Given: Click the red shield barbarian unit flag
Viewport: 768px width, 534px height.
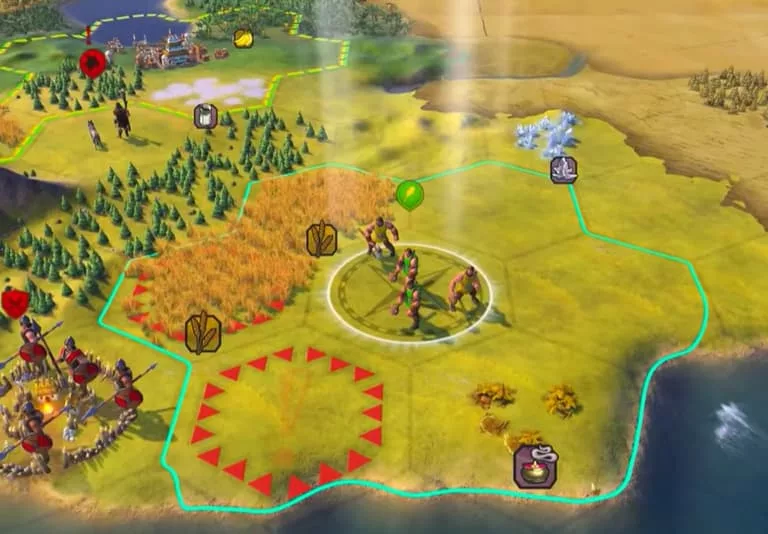Looking at the screenshot, I should point(14,303).
